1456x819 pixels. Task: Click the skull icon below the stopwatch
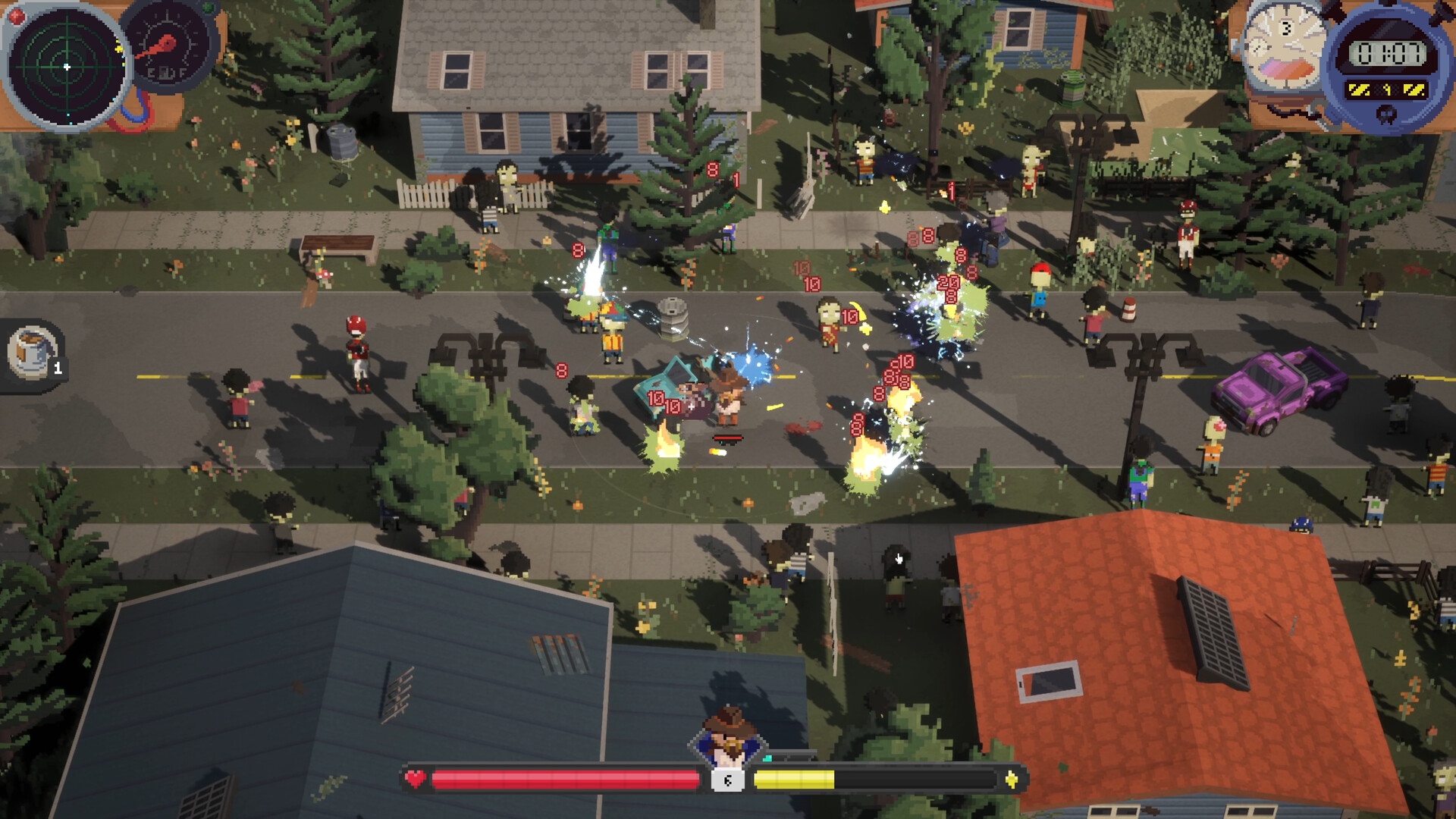point(1386,112)
